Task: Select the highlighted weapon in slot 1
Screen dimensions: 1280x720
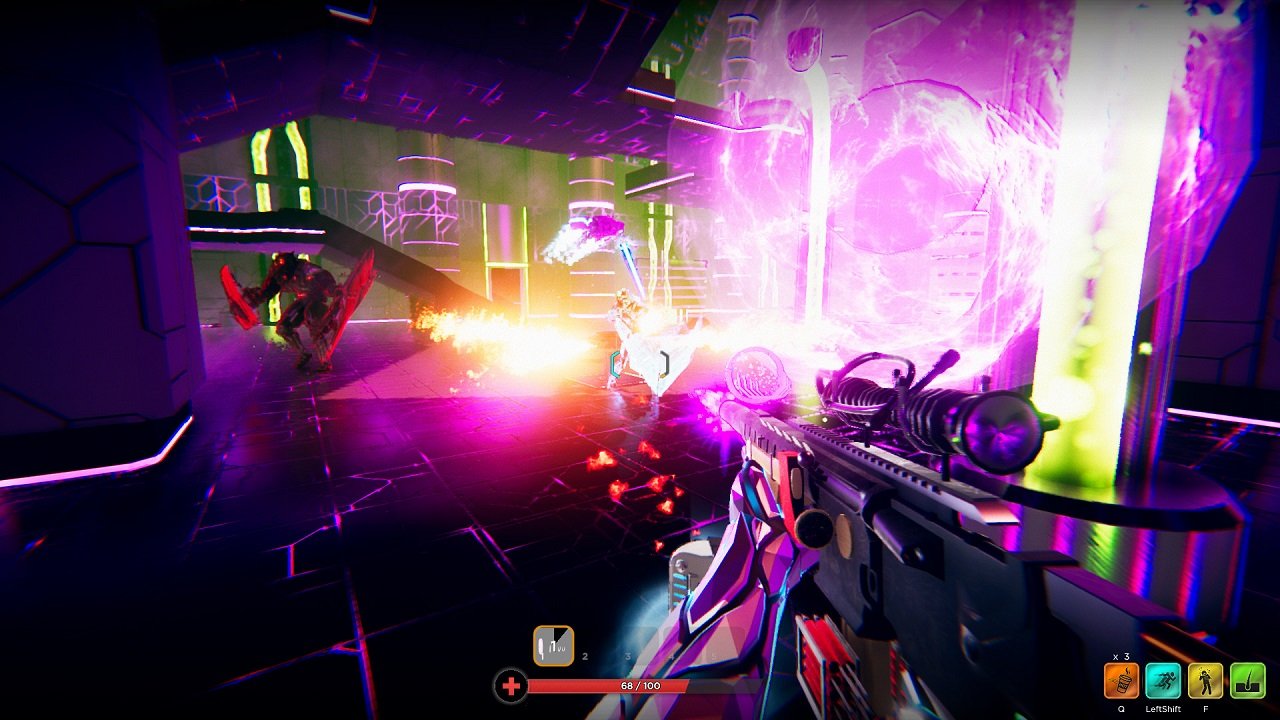Action: tap(554, 646)
